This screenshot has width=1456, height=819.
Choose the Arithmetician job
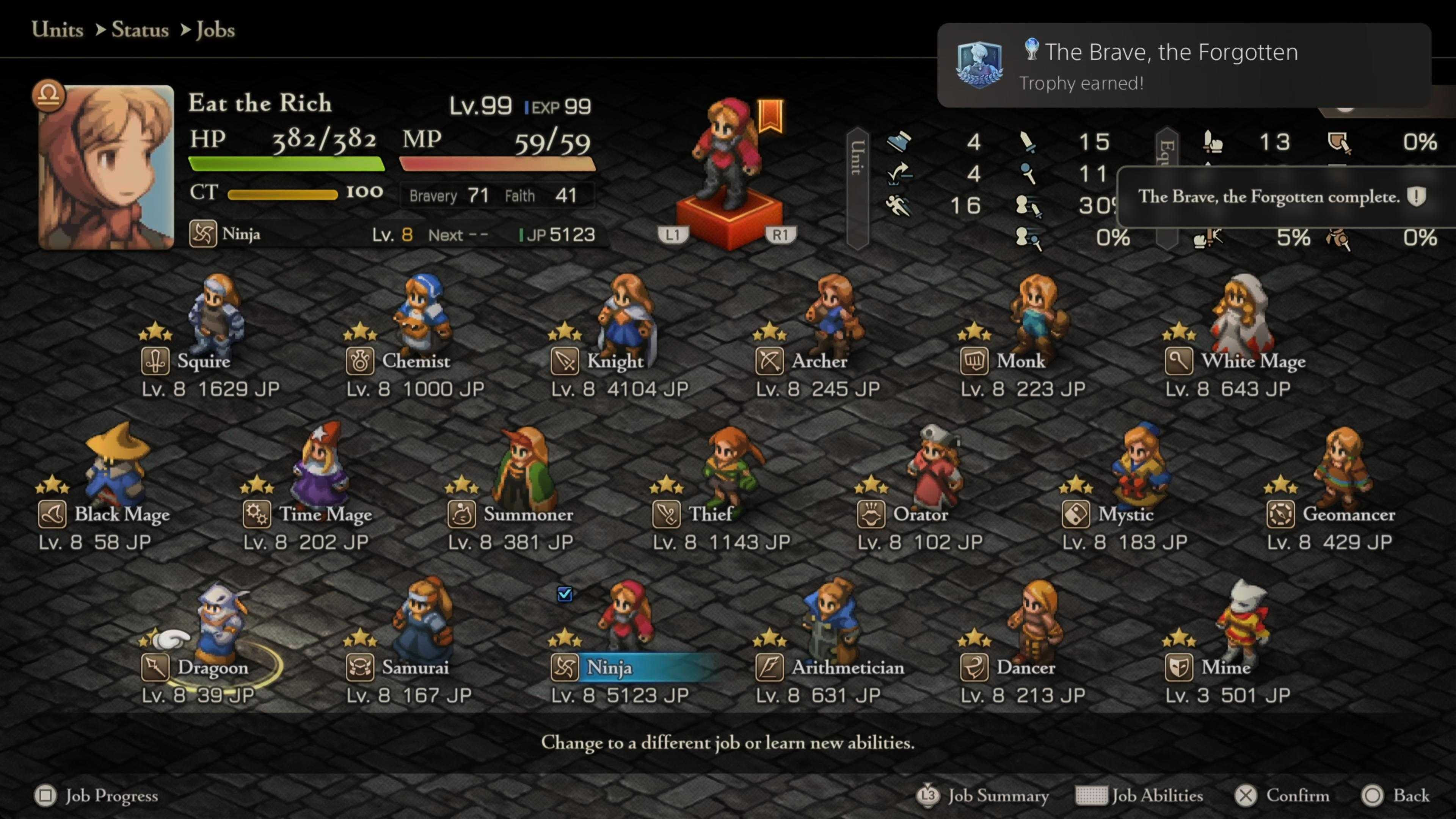[847, 667]
